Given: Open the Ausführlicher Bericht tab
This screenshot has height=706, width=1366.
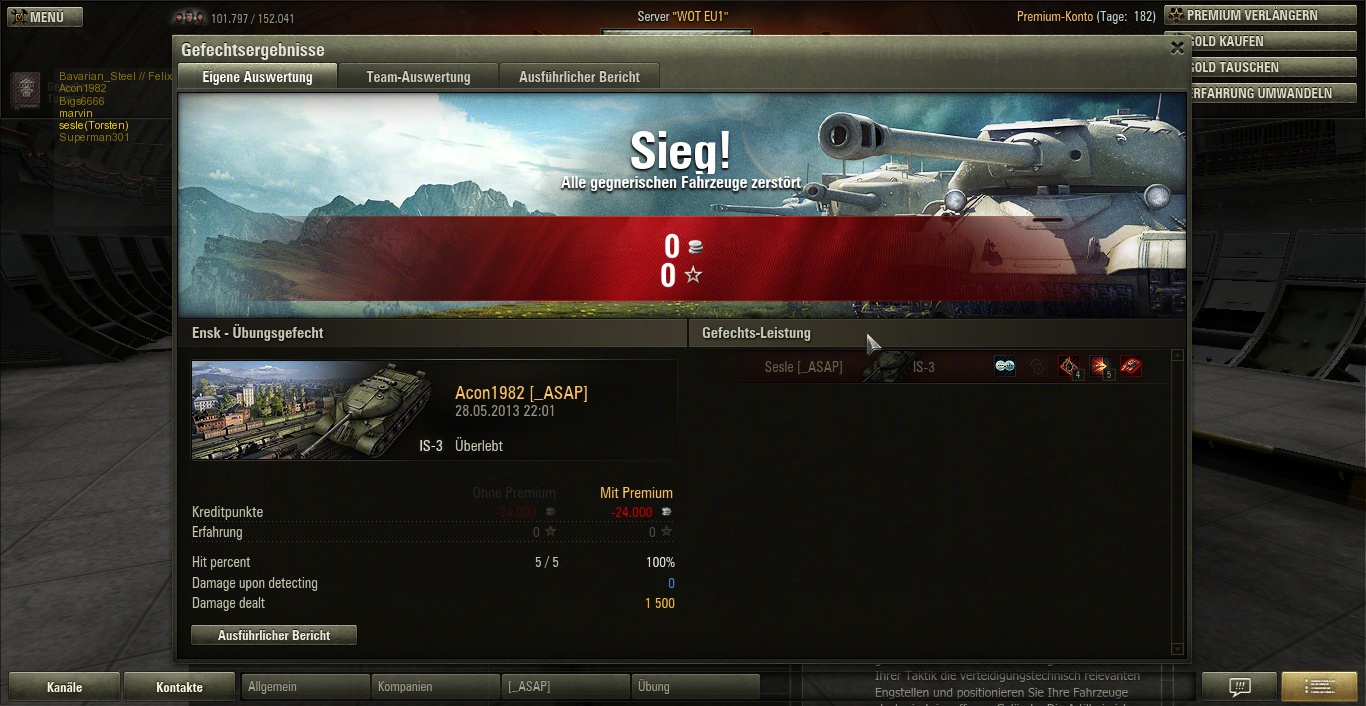Looking at the screenshot, I should (579, 77).
